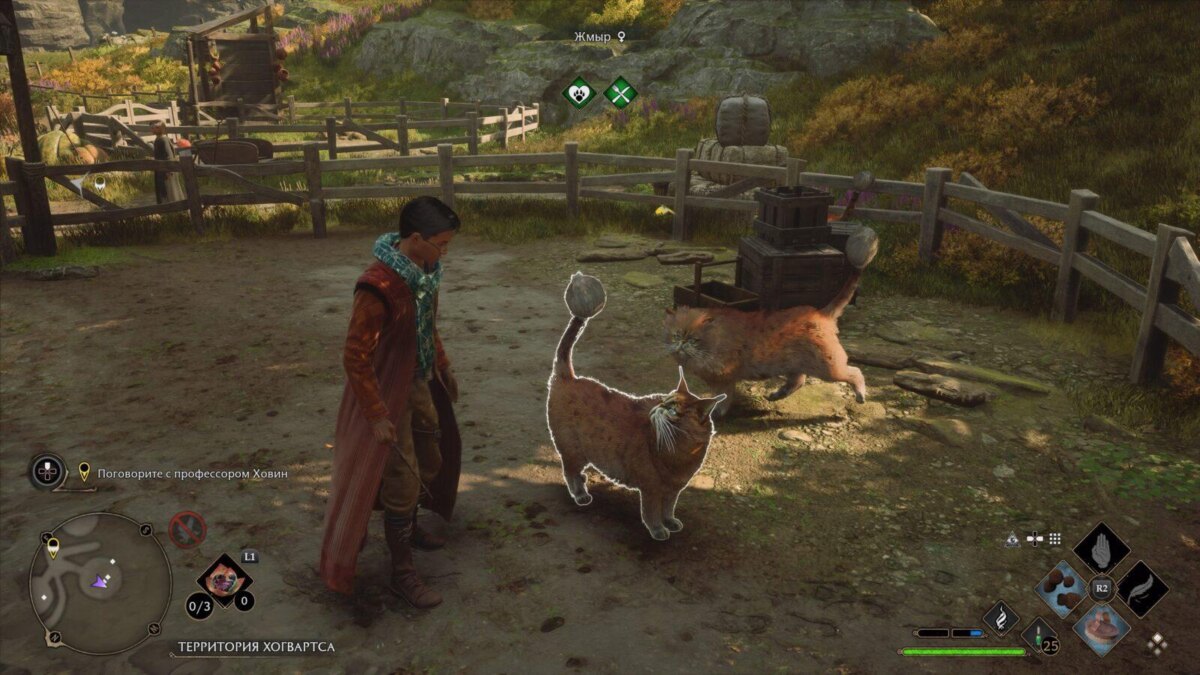Select the nab-sack spell slot
This screenshot has width=1200, height=675.
click(x=1102, y=629)
